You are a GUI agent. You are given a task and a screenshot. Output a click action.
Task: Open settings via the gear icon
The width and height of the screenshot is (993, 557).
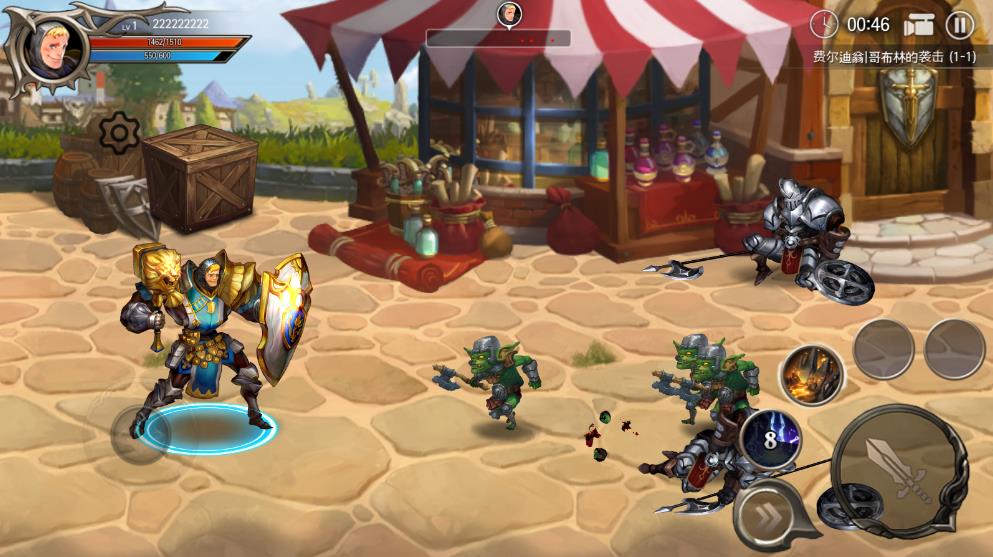coord(119,131)
